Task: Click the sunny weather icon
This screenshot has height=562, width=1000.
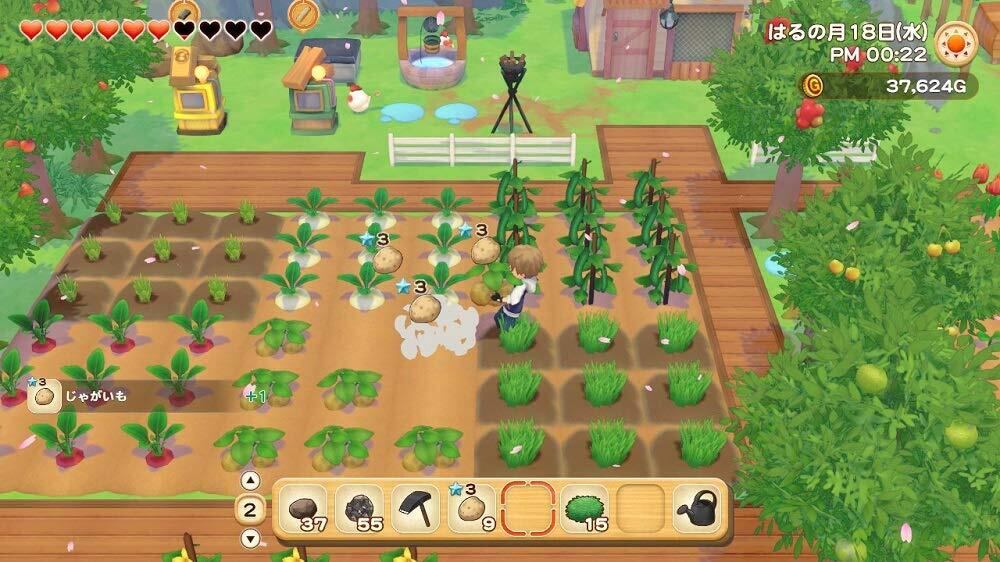Action: (x=955, y=43)
